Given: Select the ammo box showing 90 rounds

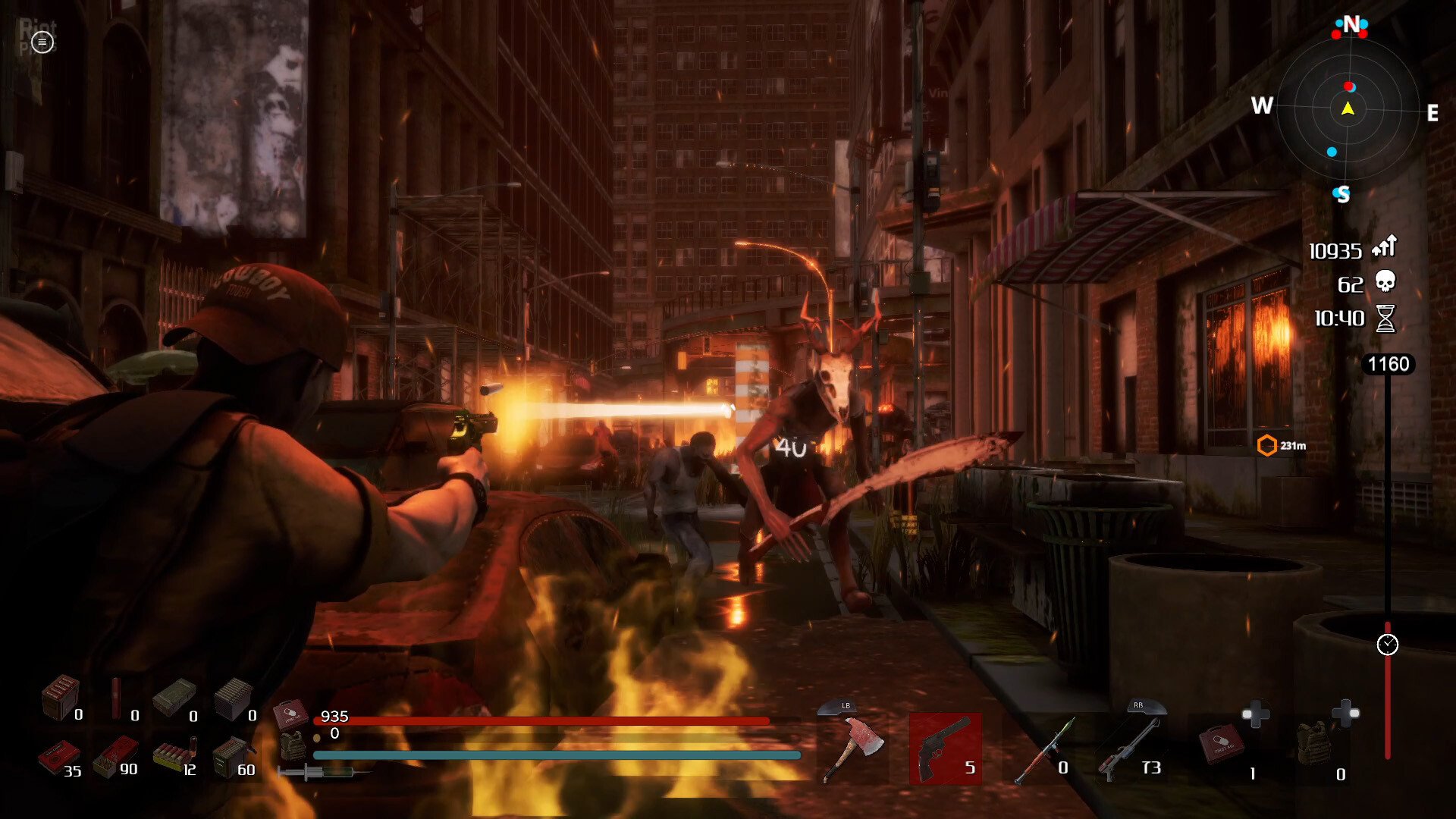Looking at the screenshot, I should coord(115,755).
